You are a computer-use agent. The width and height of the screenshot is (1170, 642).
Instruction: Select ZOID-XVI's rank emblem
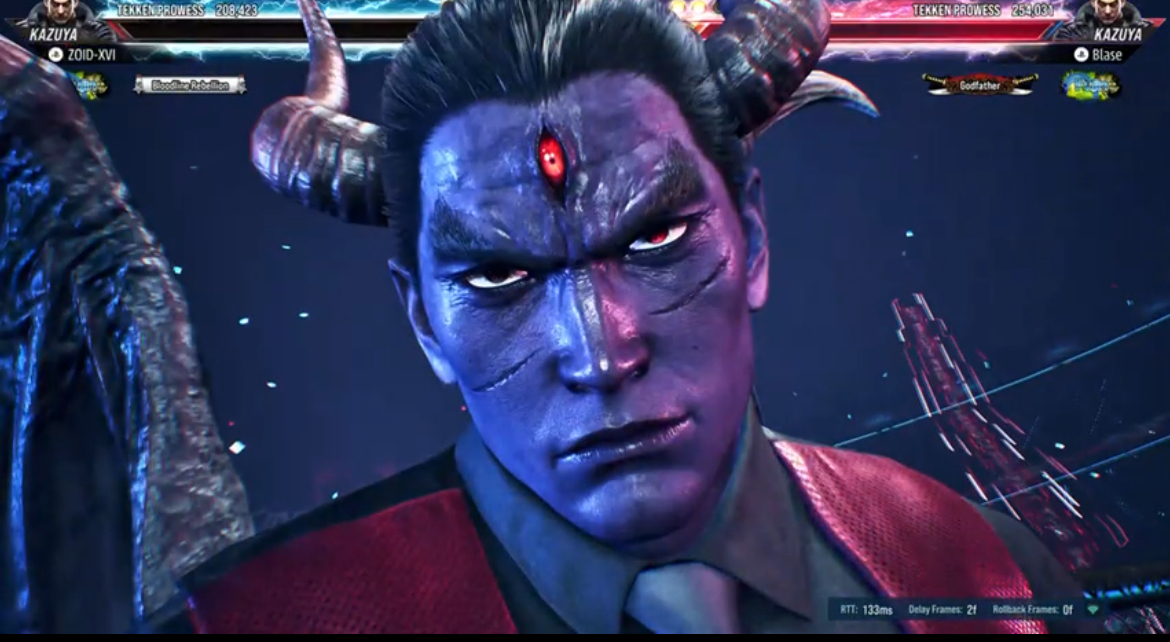(89, 85)
